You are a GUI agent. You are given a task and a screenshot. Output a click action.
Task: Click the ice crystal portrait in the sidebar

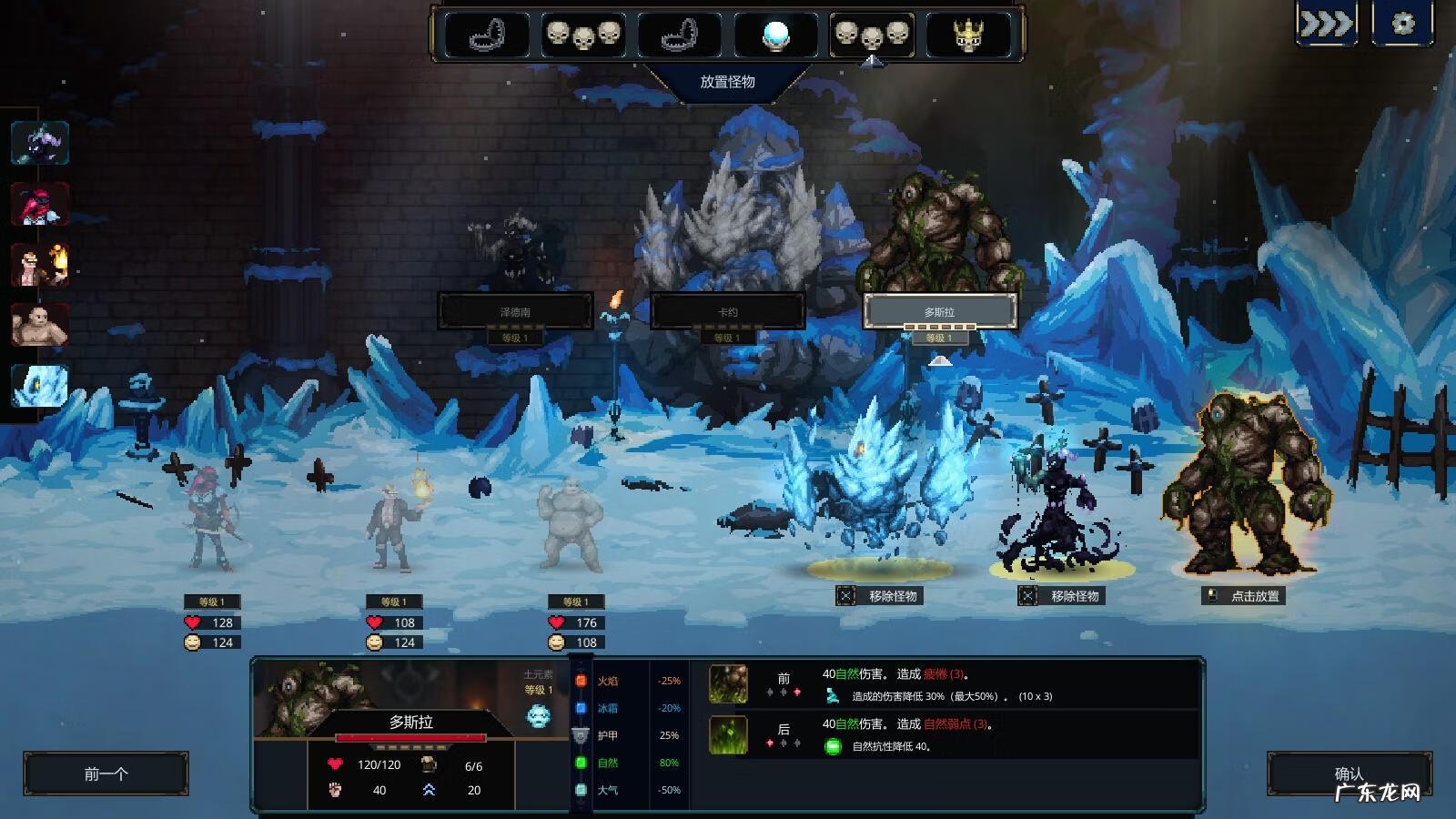40,385
